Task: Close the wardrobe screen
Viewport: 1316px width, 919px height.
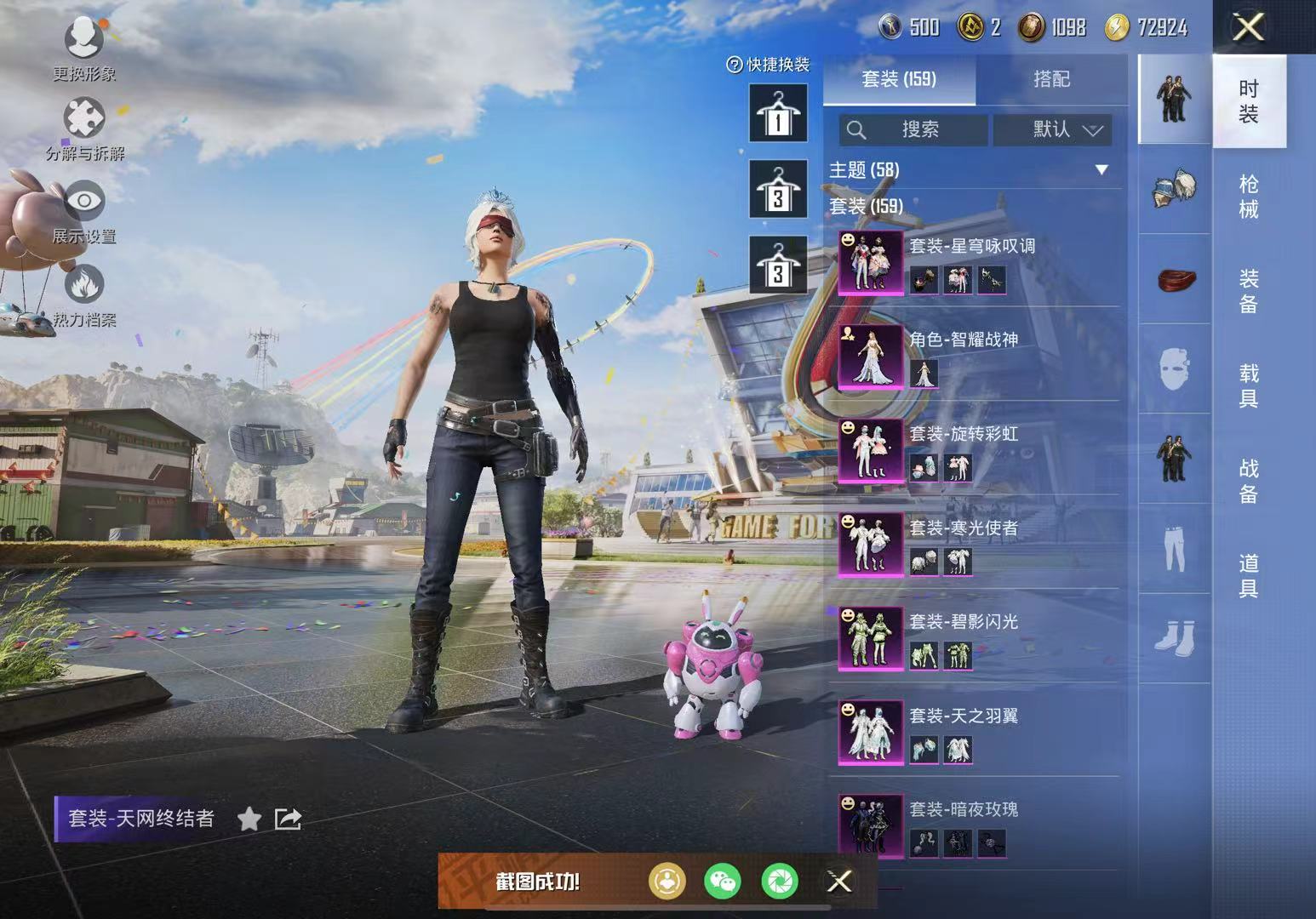Action: coord(1248,27)
